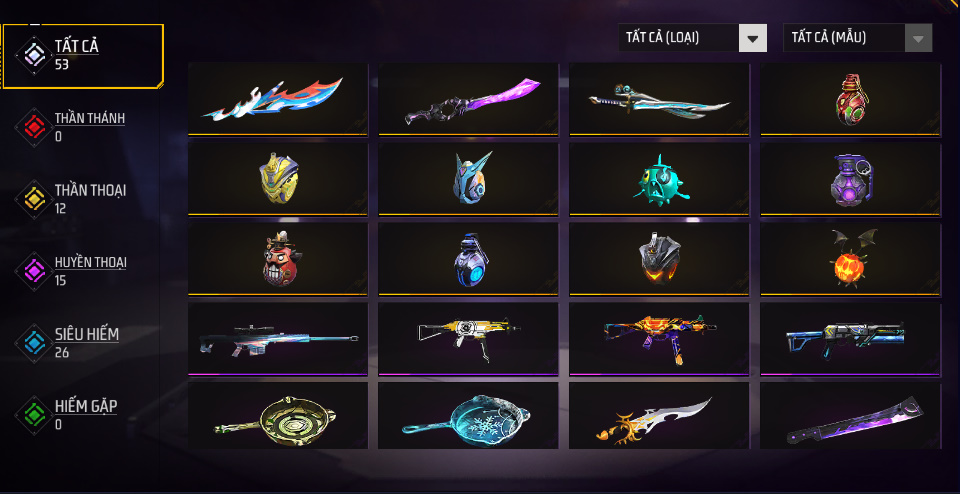Pick the icy blue frying pan skin
The height and width of the screenshot is (494, 960).
tap(463, 417)
